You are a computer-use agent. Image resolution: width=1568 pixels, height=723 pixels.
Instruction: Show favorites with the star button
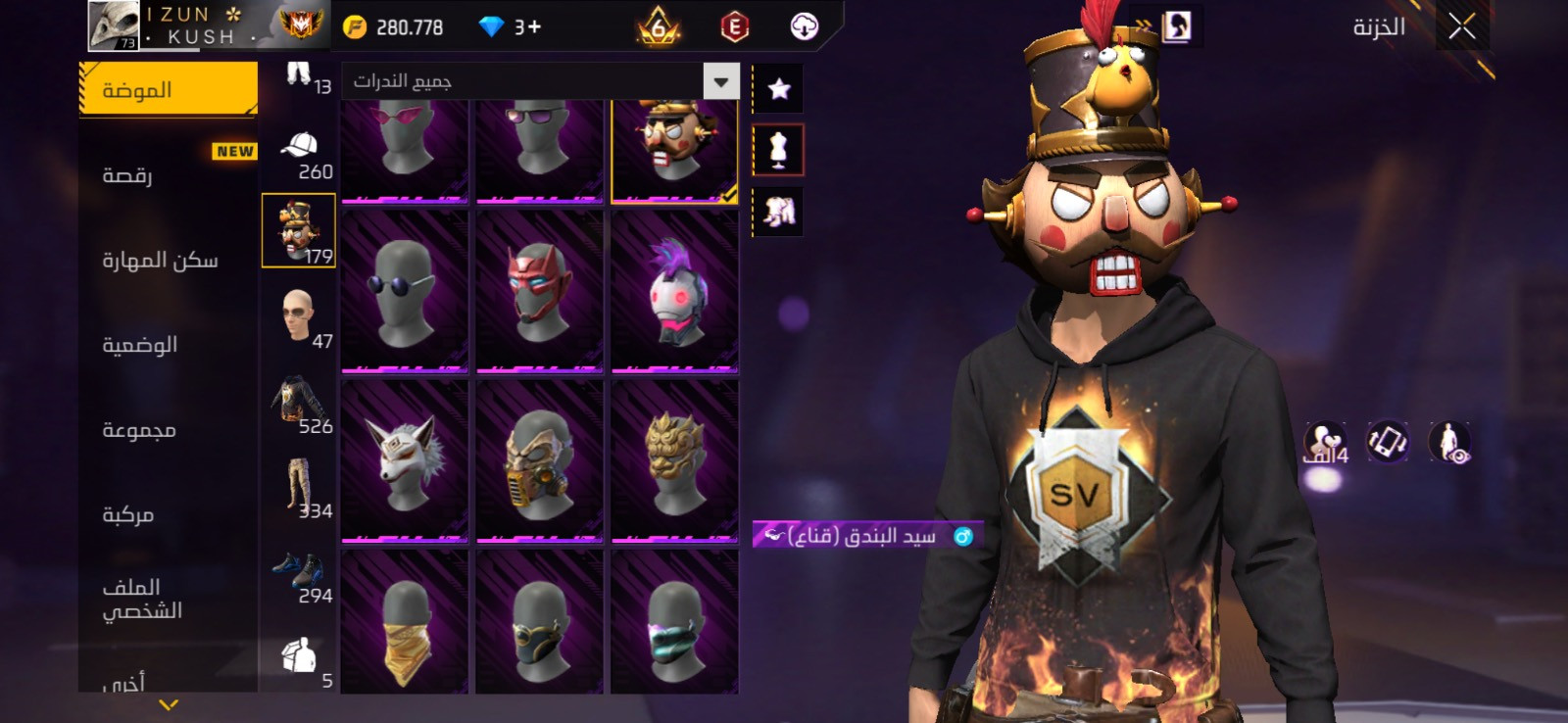[x=778, y=89]
